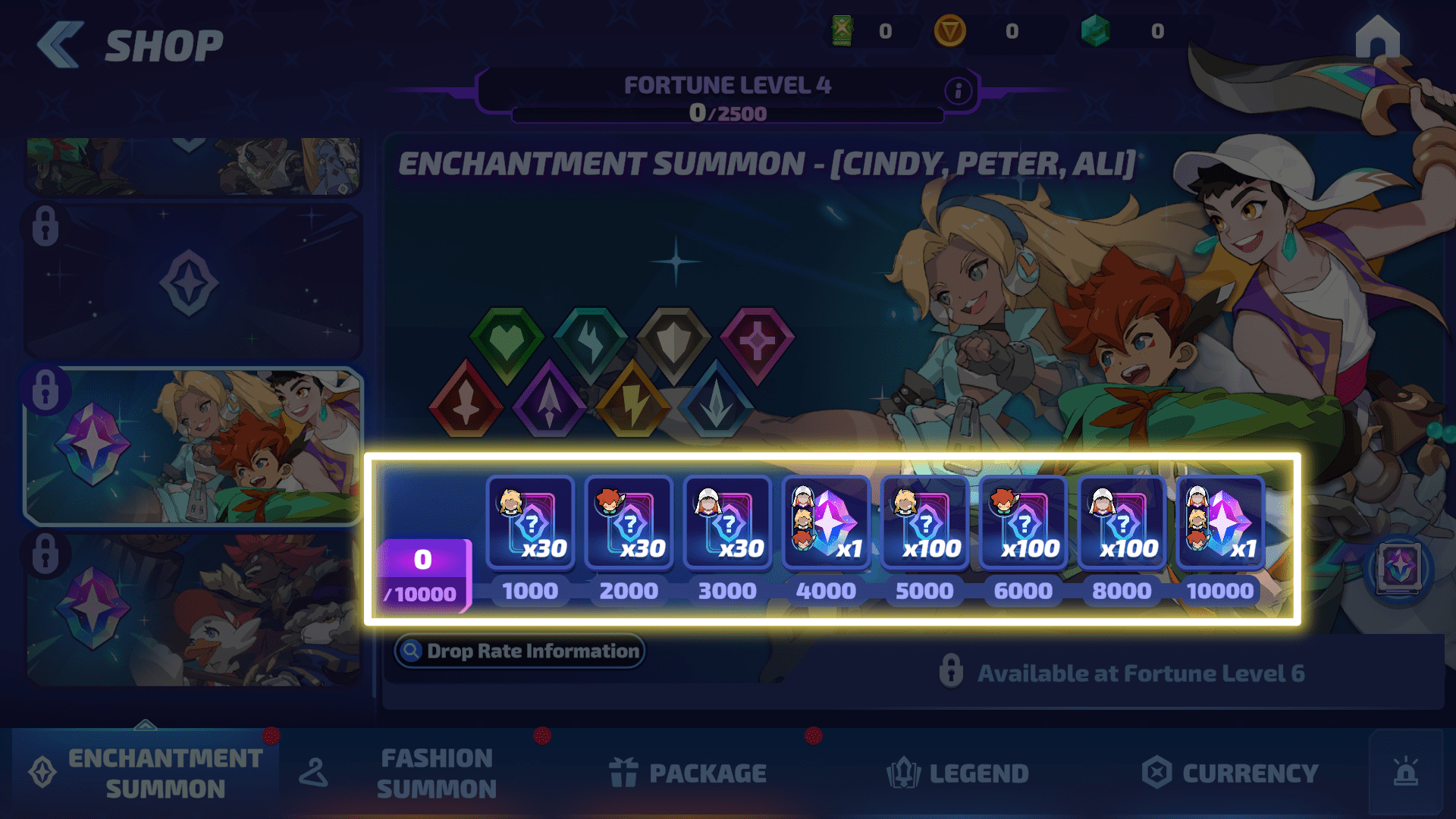Click the siren alarm icon button
Screen dimensions: 1456x819
click(x=1406, y=772)
